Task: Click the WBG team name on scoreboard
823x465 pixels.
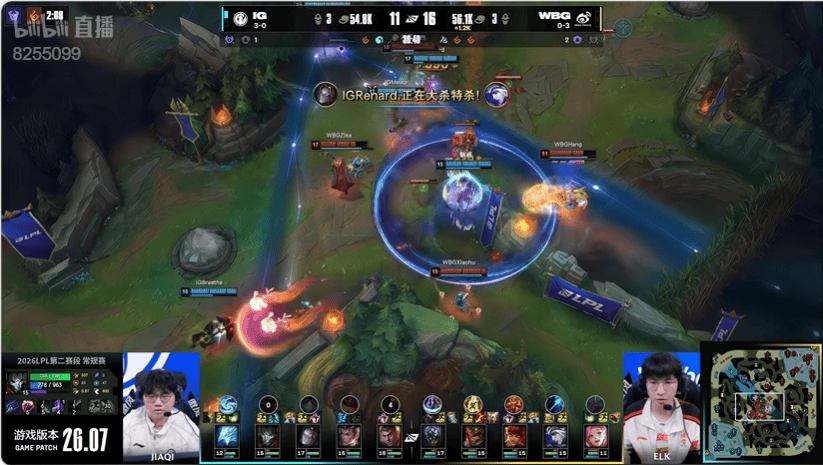Action: click(553, 15)
